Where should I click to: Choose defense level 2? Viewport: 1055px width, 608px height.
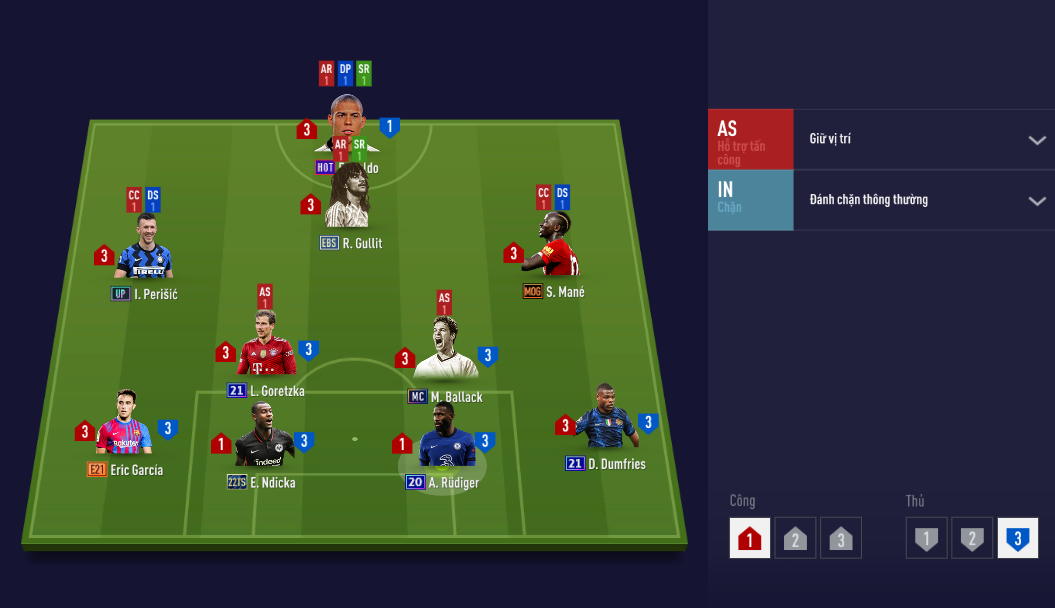pyautogui.click(x=971, y=539)
